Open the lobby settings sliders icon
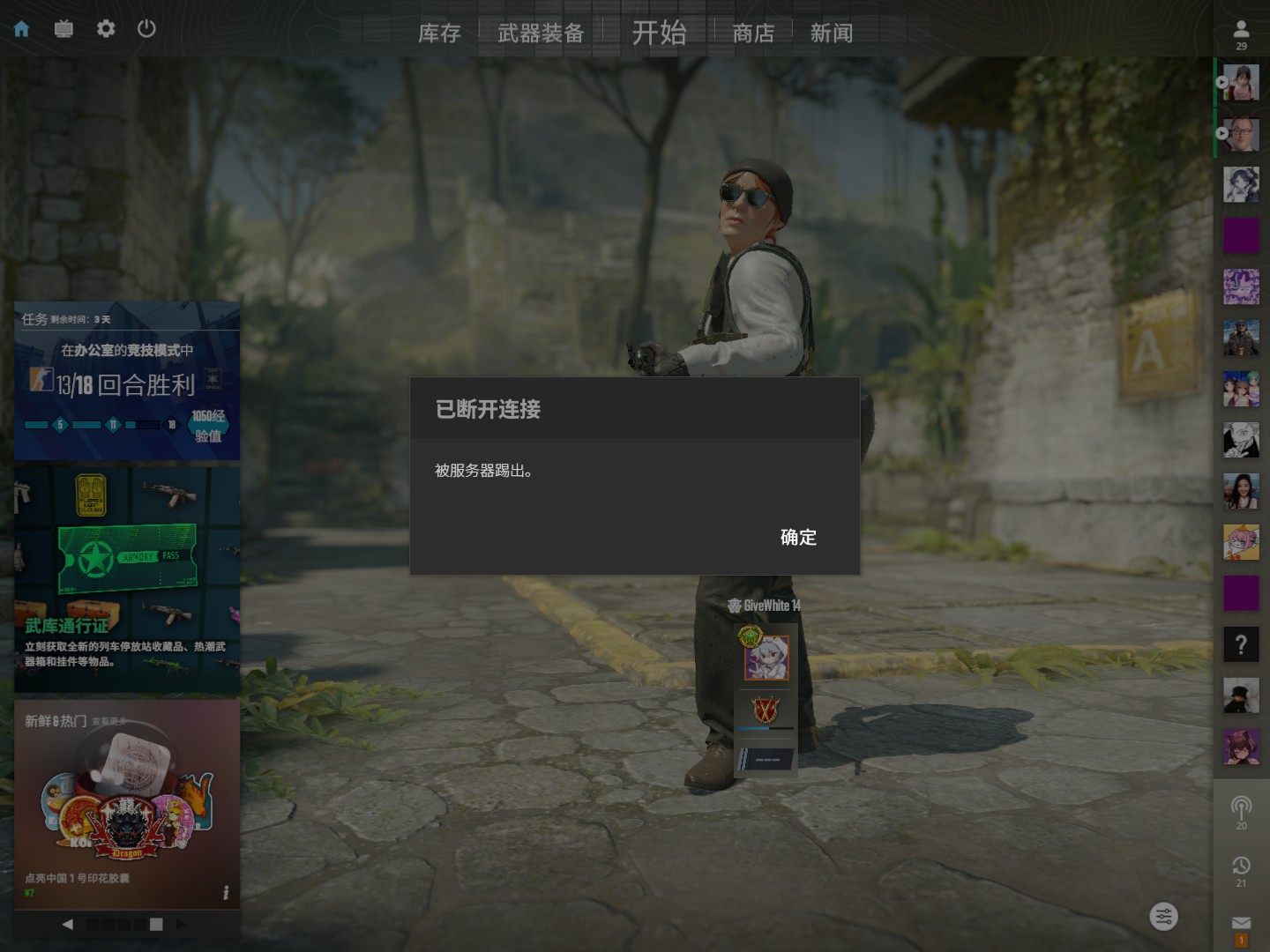 tap(1164, 917)
